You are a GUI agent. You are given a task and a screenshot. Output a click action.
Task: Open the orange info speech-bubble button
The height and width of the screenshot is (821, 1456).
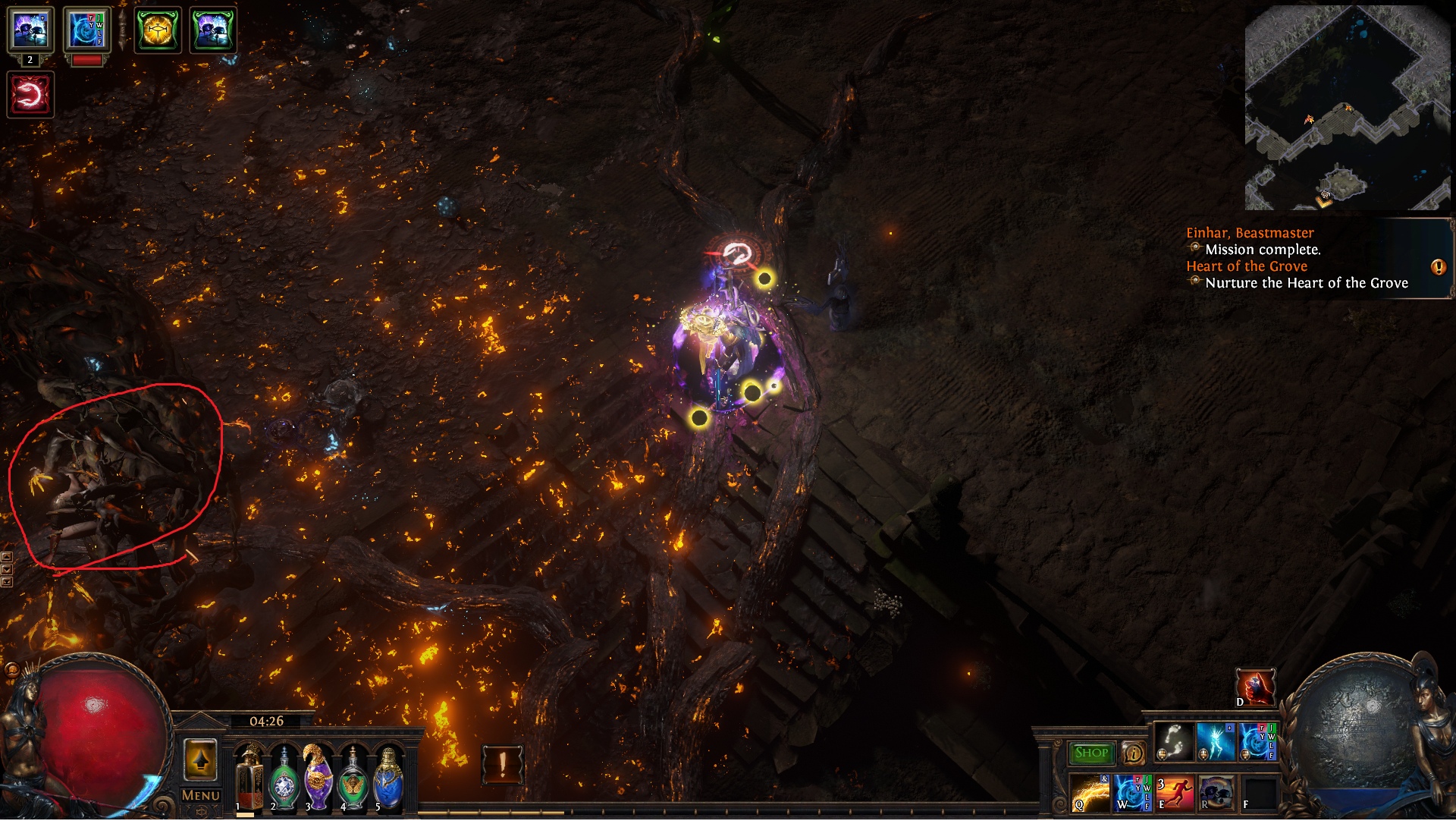coord(1133,753)
